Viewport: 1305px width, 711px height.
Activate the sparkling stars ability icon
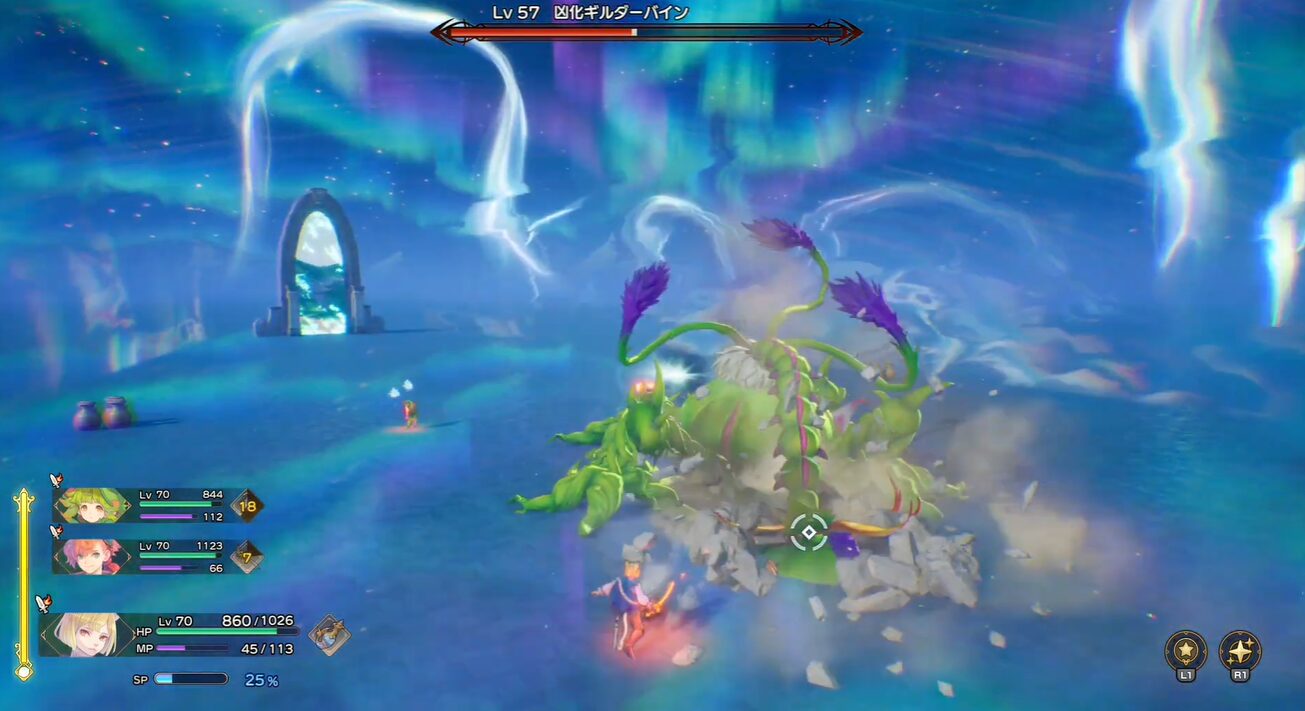point(1240,650)
